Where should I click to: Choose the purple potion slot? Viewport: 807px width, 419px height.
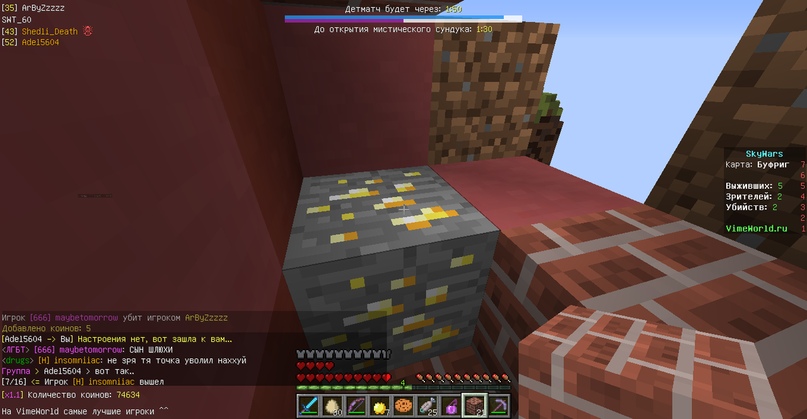point(450,406)
